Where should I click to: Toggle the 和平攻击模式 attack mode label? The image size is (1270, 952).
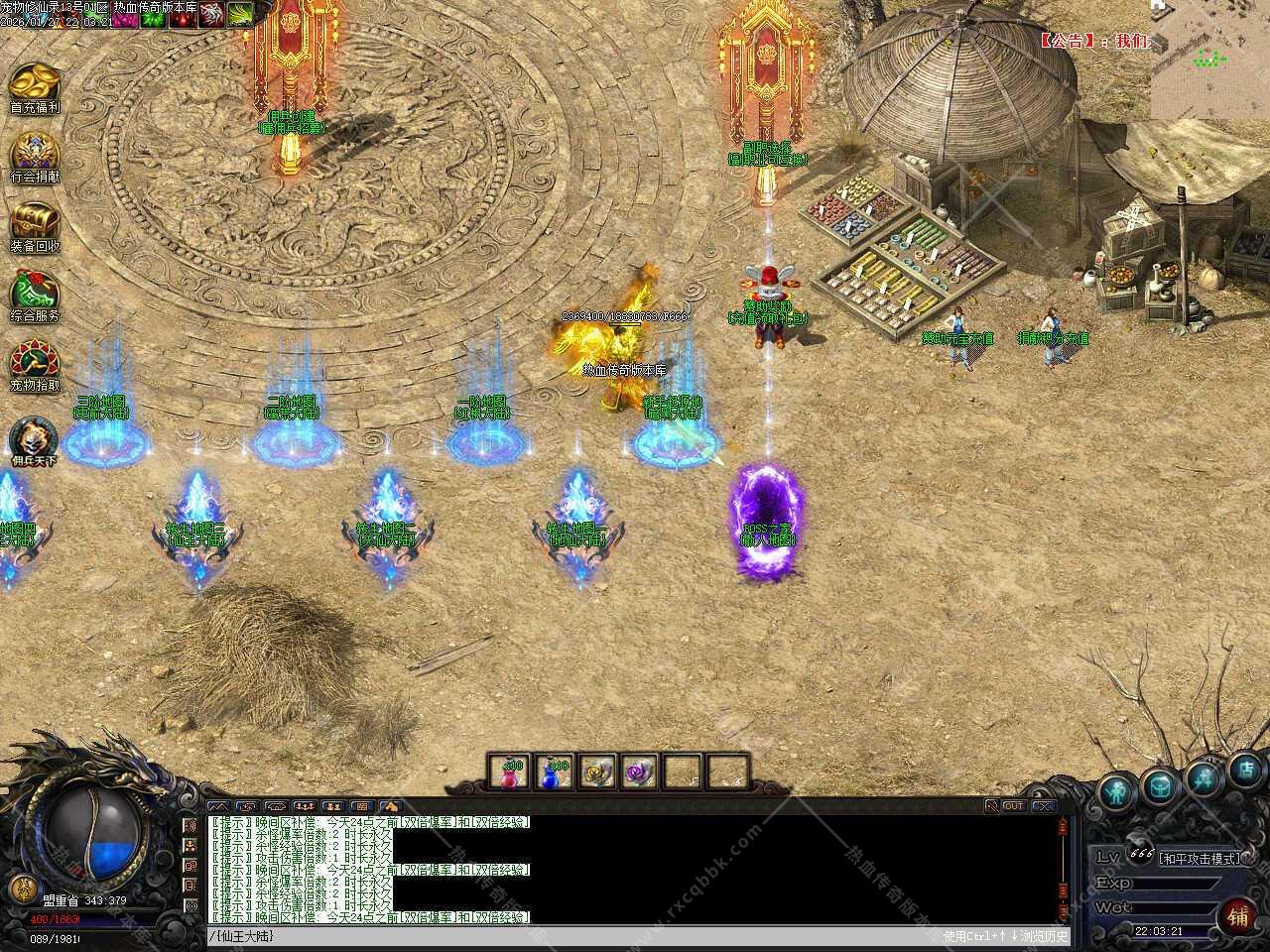pos(1201,858)
